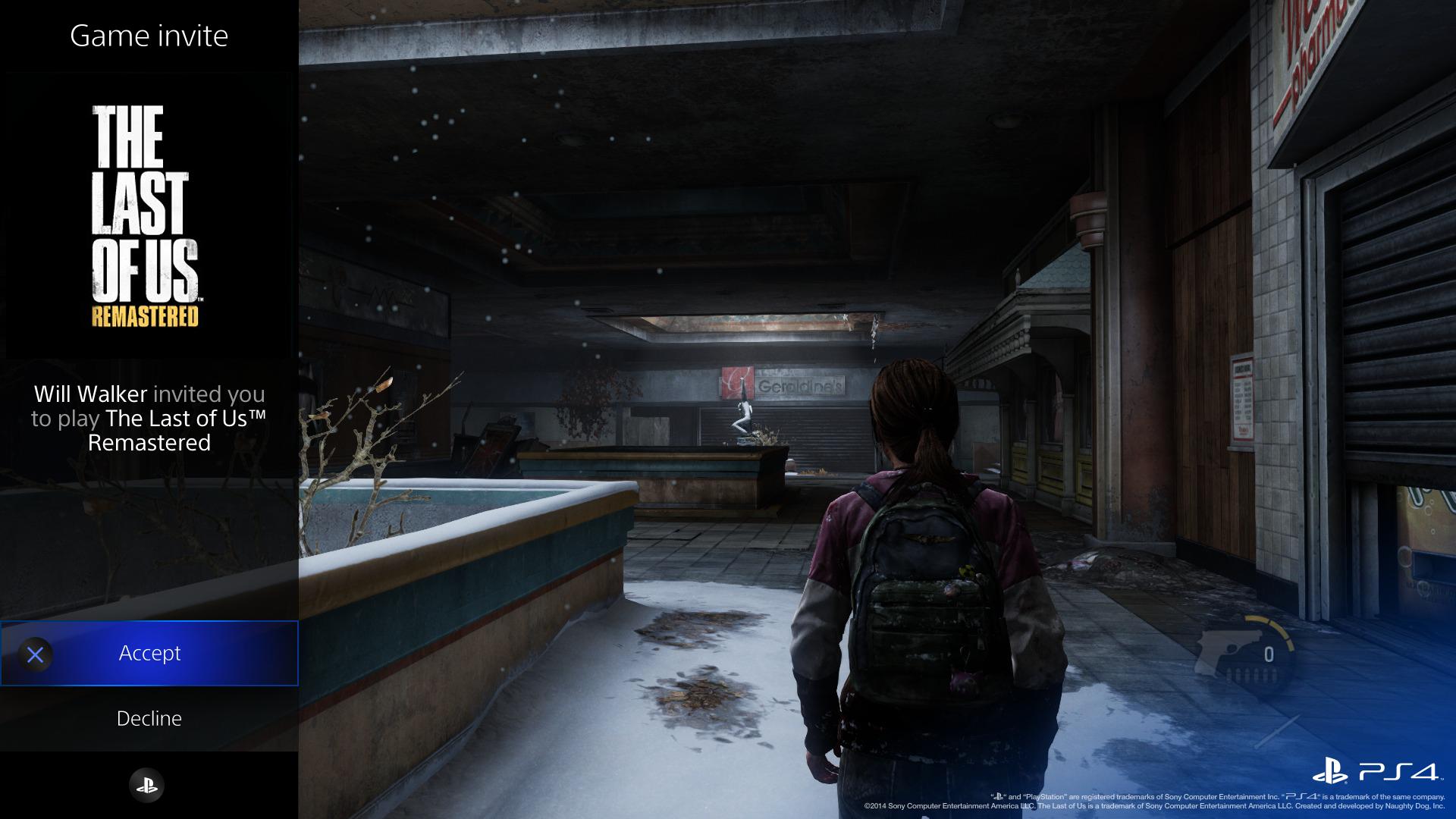Select The Last of Us Remastered cover art
The image size is (1456, 819).
pyautogui.click(x=146, y=216)
